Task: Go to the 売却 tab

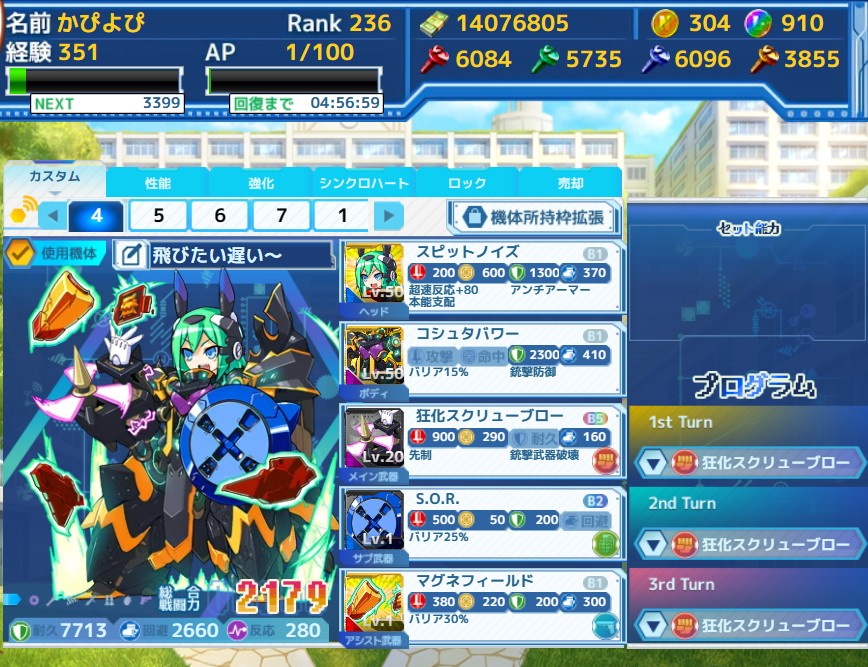Action: 570,183
